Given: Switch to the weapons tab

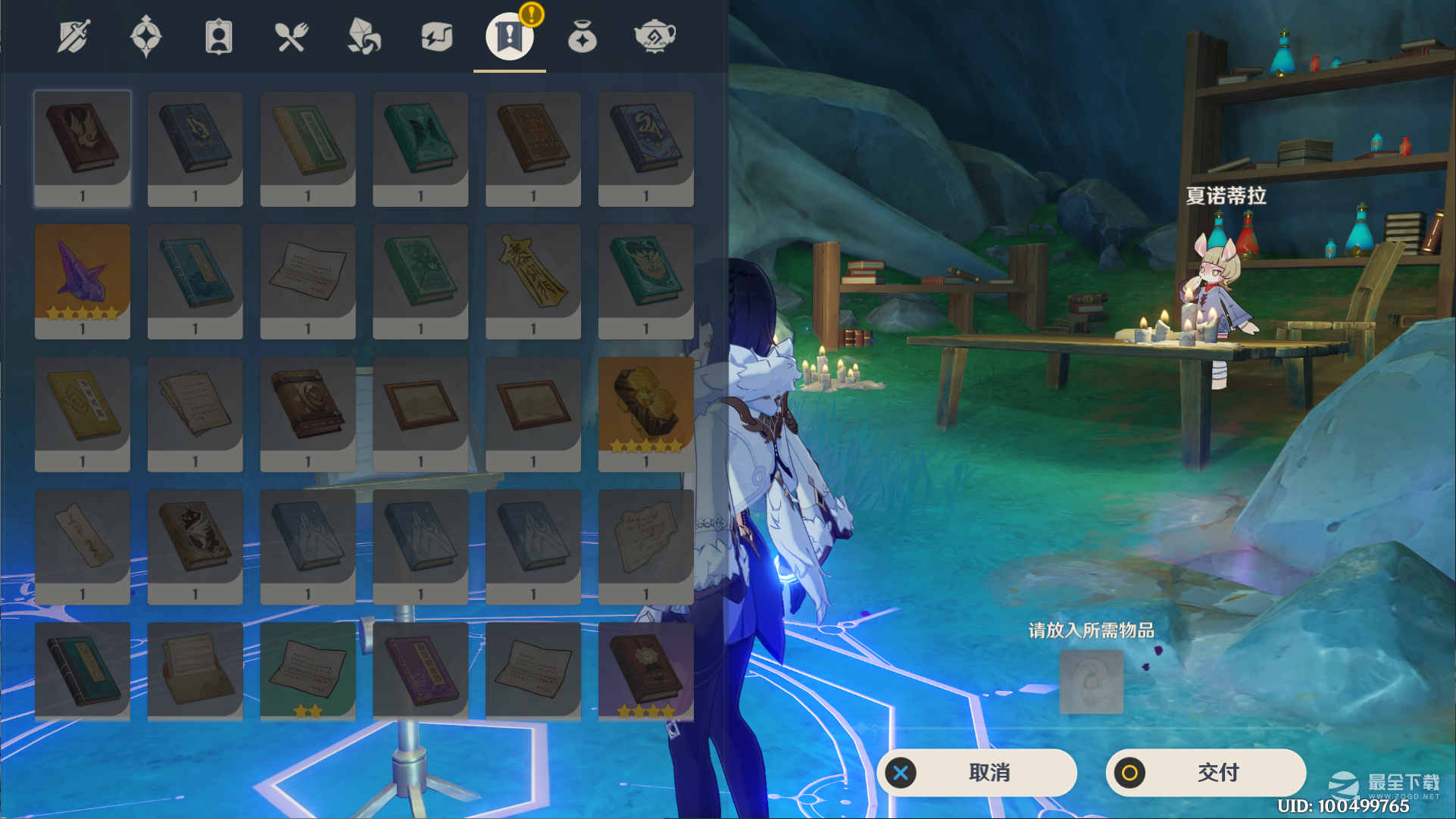Looking at the screenshot, I should [73, 36].
